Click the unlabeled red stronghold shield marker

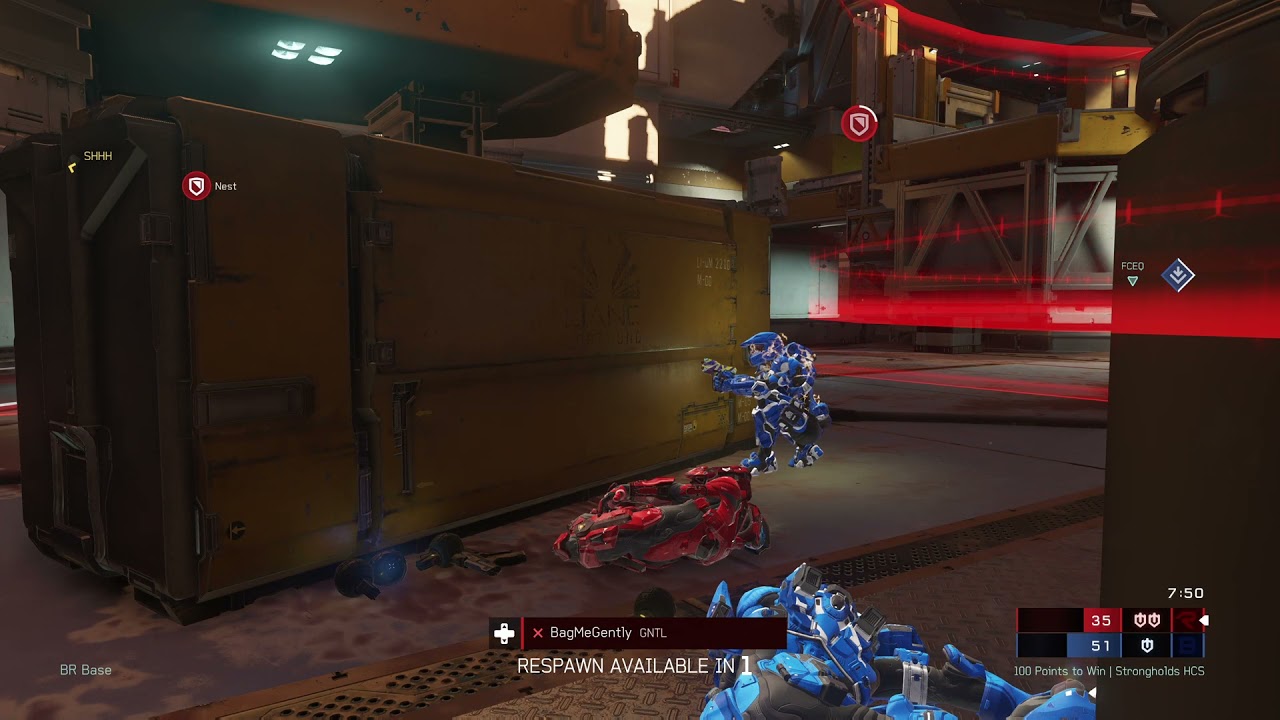(x=858, y=124)
